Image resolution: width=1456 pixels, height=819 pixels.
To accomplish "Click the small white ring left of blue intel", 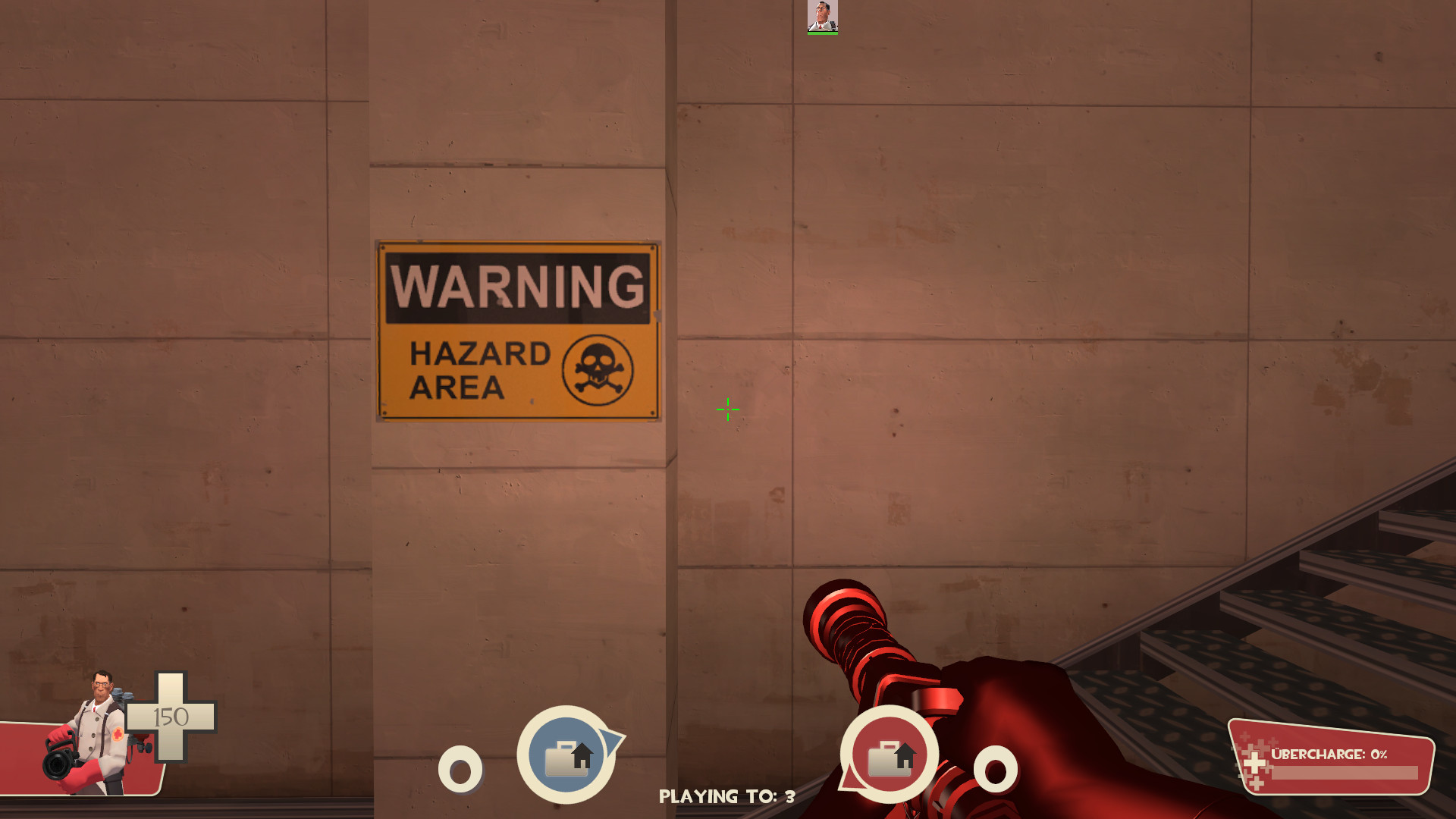I will pos(461,770).
